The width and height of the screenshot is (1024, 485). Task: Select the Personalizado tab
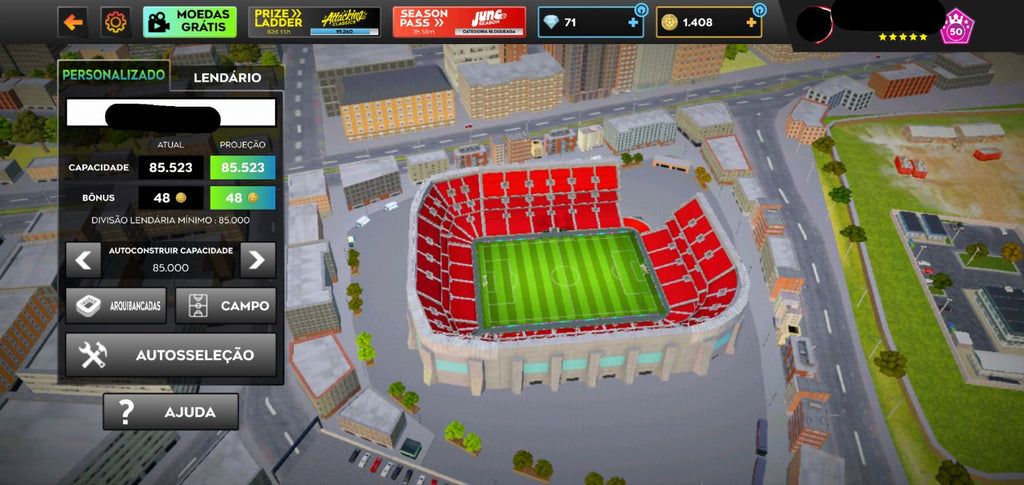tap(113, 75)
